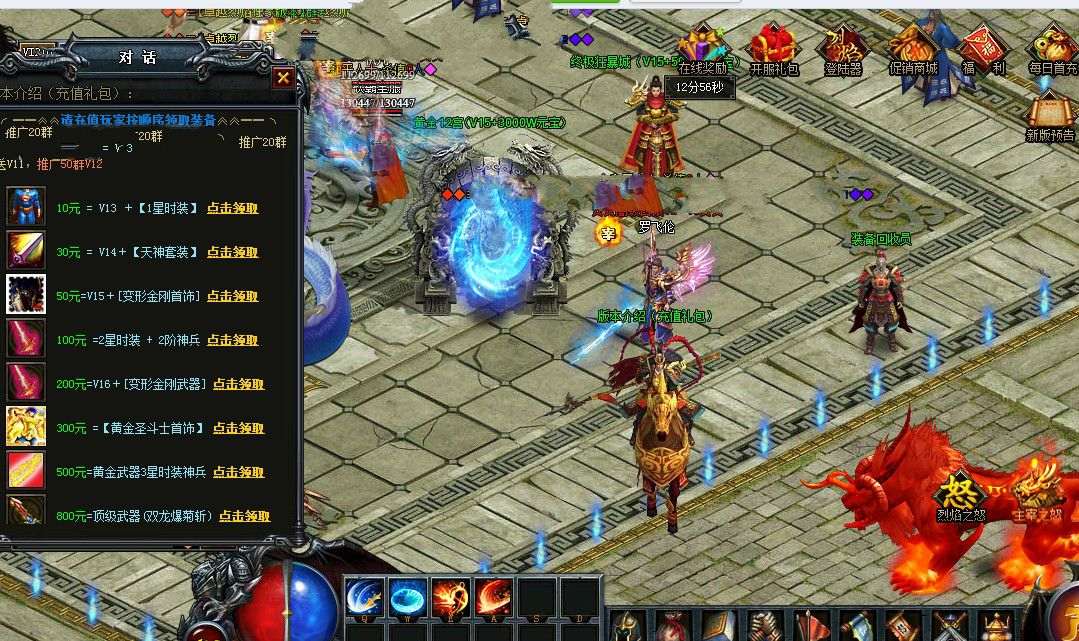Screen dimensions: 1079x641
Task: Open the 登陆器 launcher icon
Action: coord(842,48)
